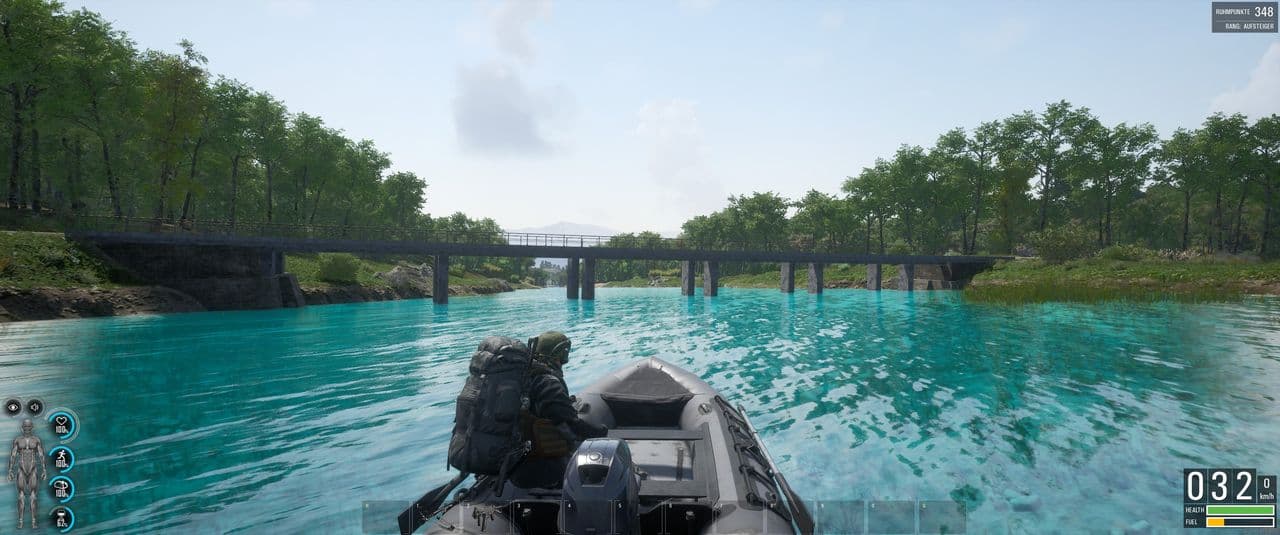Toggle the speaker sound icon
This screenshot has width=1280, height=535.
34,407
